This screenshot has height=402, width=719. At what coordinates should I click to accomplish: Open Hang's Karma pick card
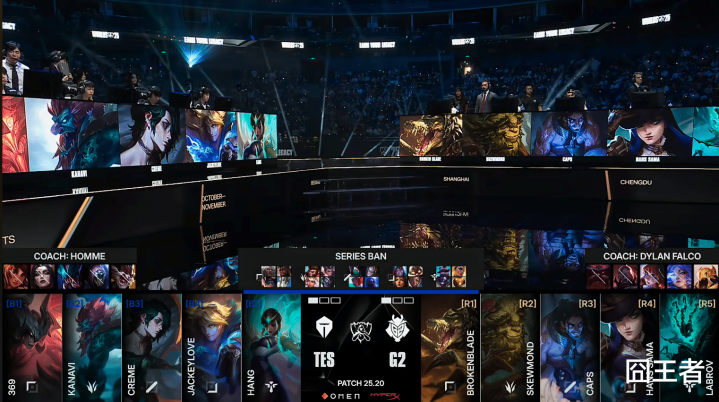(x=271, y=345)
